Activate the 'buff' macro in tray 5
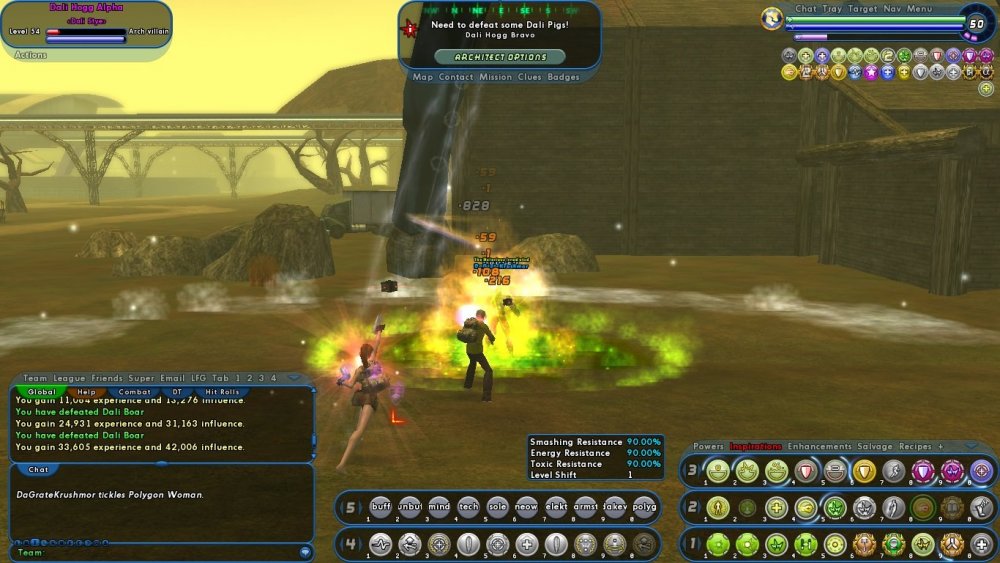The width and height of the screenshot is (1000, 563). 381,507
